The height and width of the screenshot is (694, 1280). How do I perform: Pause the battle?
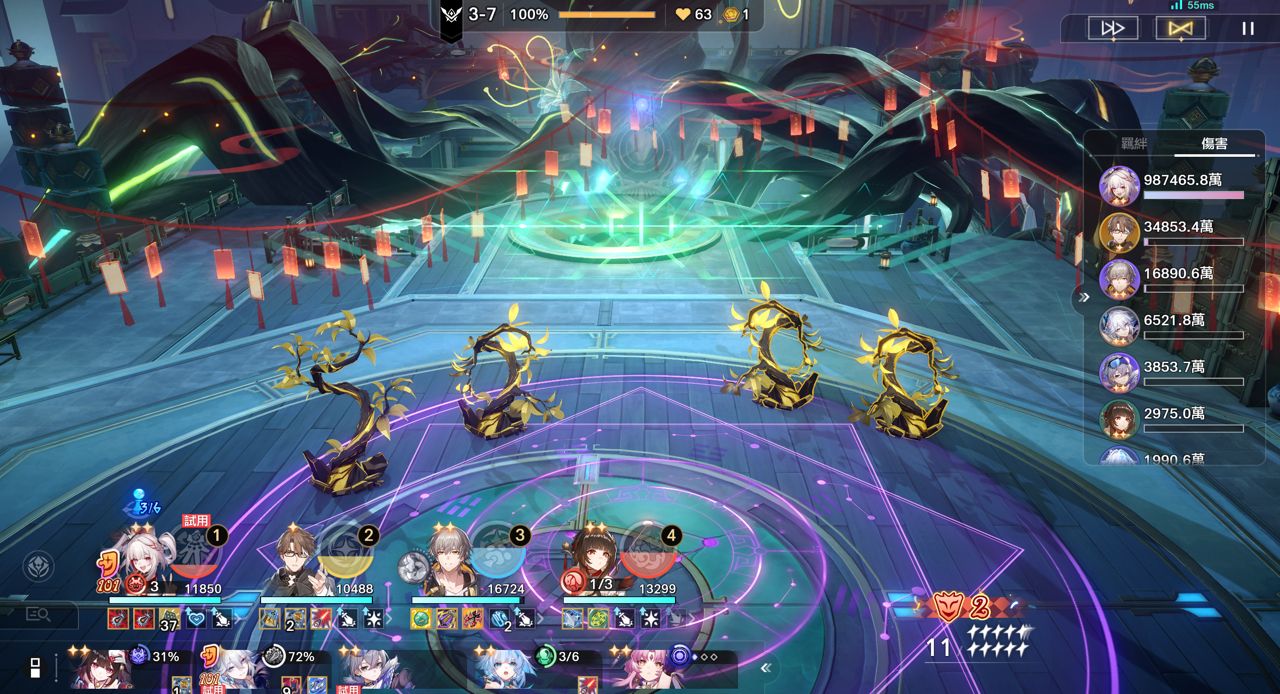[x=1247, y=28]
